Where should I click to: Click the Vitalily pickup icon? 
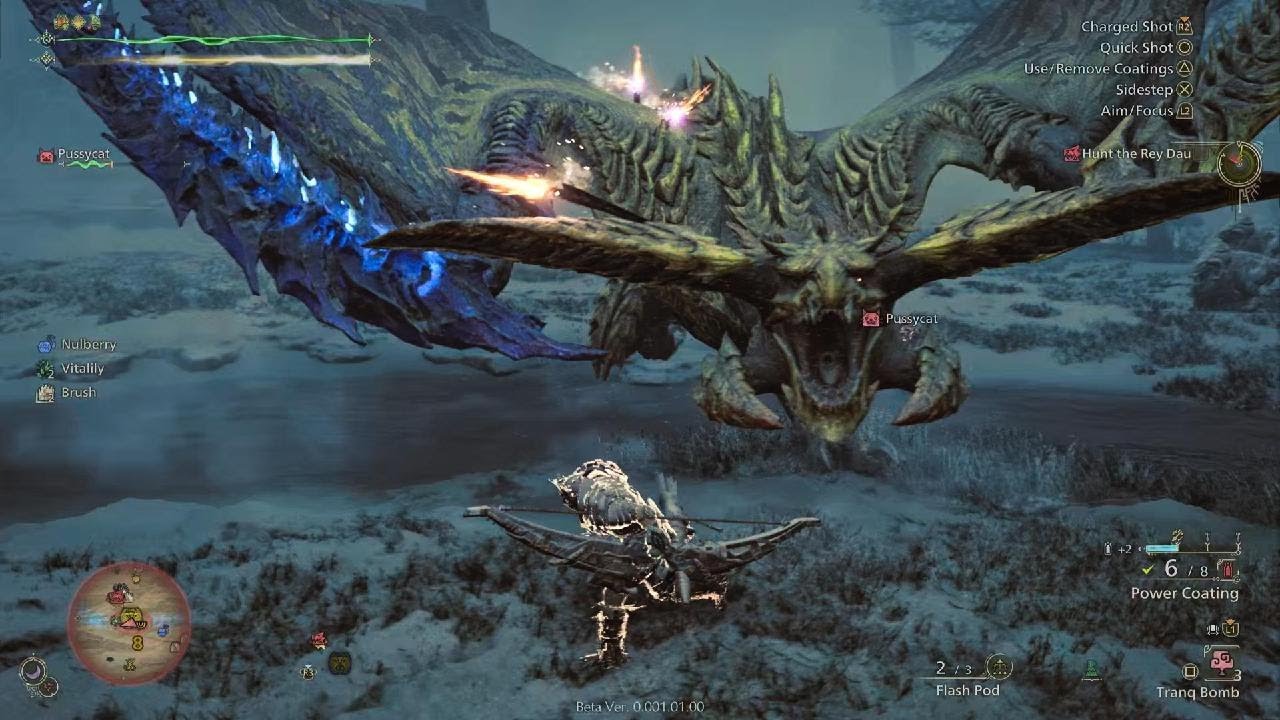click(x=45, y=368)
